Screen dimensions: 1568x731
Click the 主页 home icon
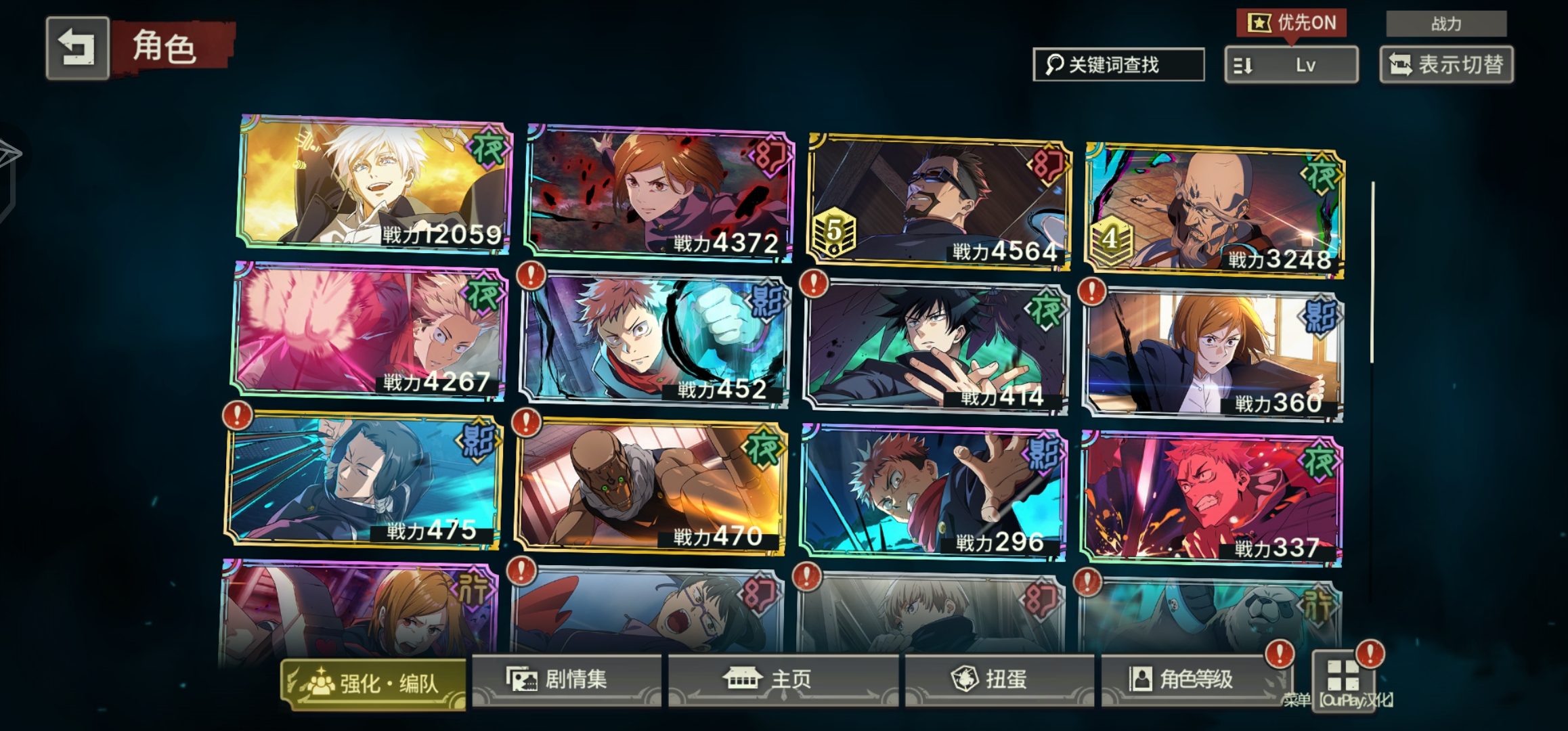(x=744, y=681)
